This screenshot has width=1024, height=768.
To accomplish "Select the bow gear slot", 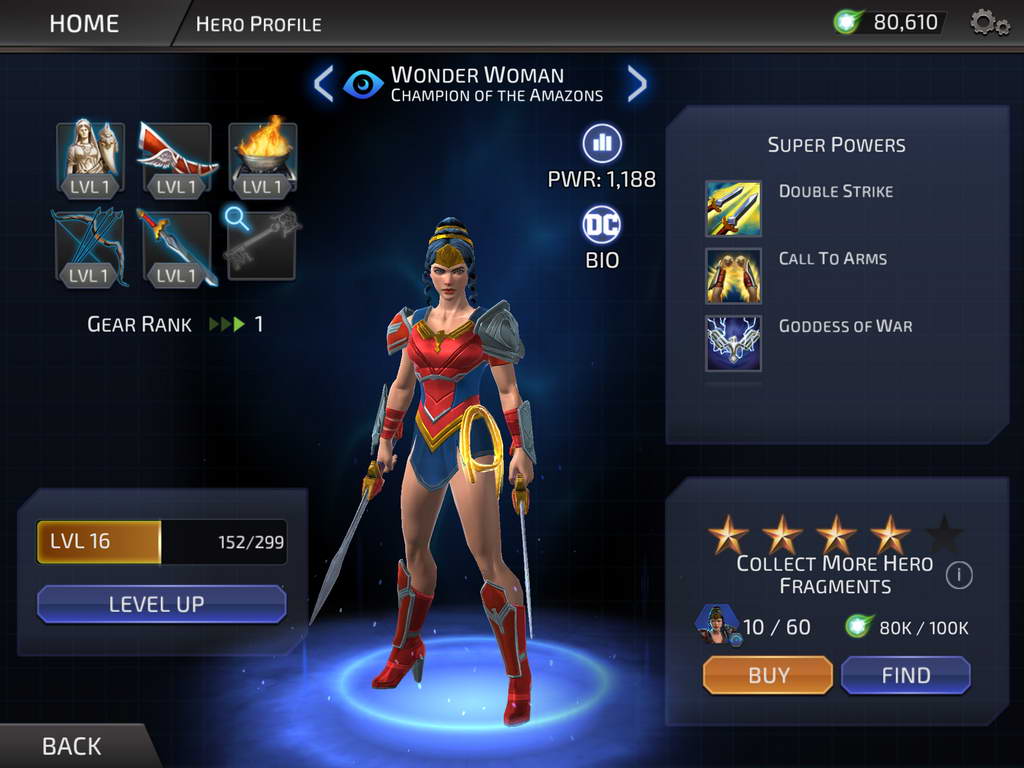I will coord(91,246).
